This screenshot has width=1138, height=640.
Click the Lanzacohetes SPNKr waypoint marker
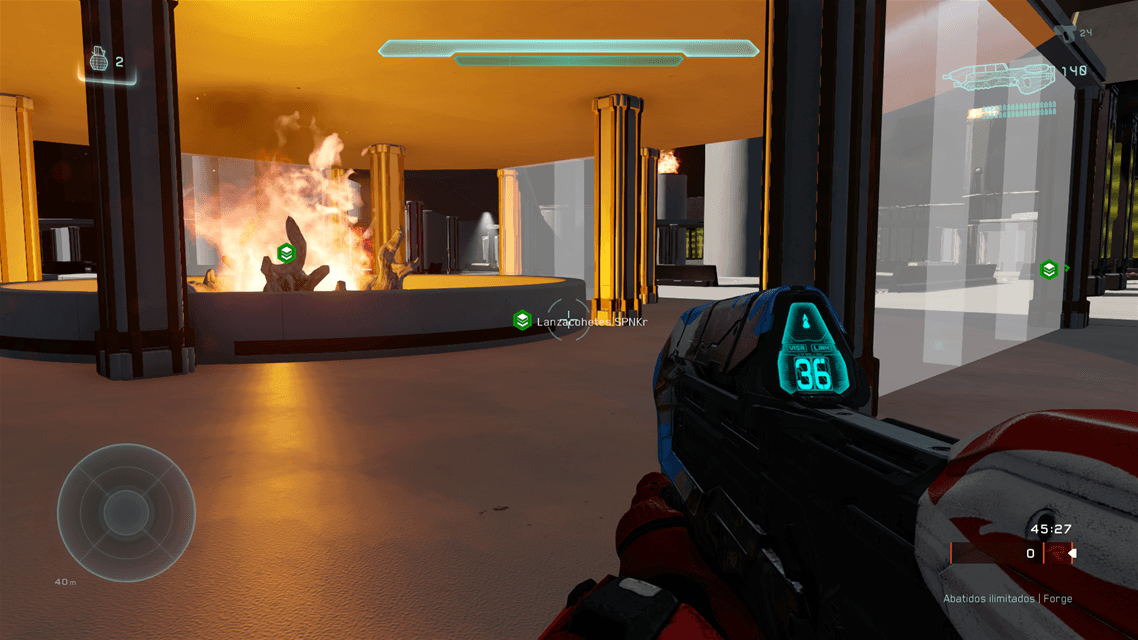click(x=522, y=320)
